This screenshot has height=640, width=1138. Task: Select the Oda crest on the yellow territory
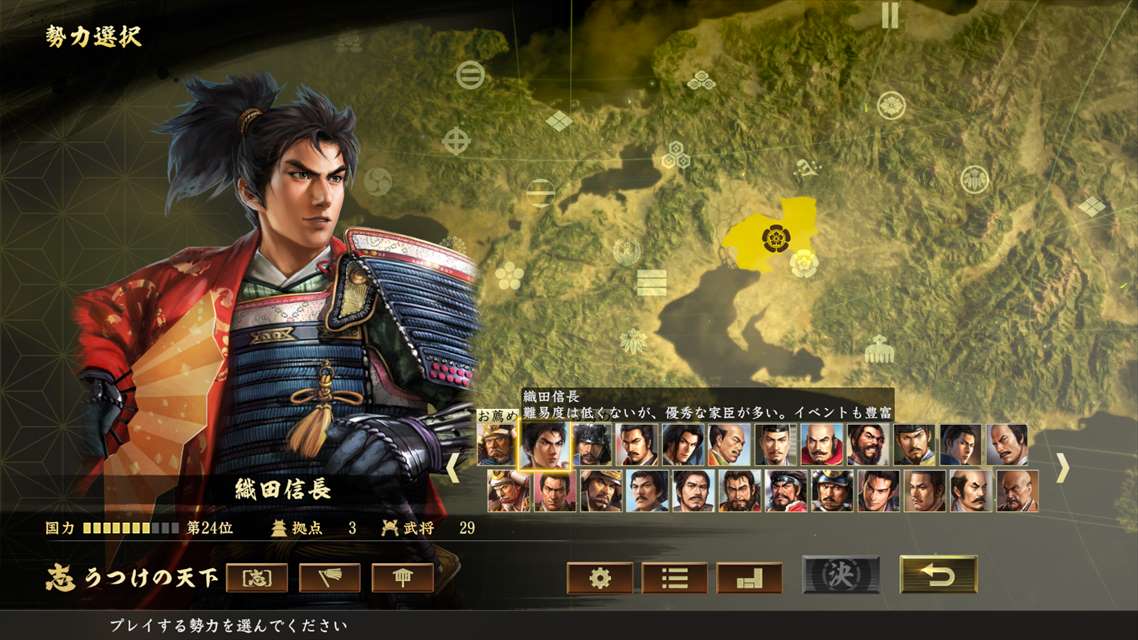[775, 237]
